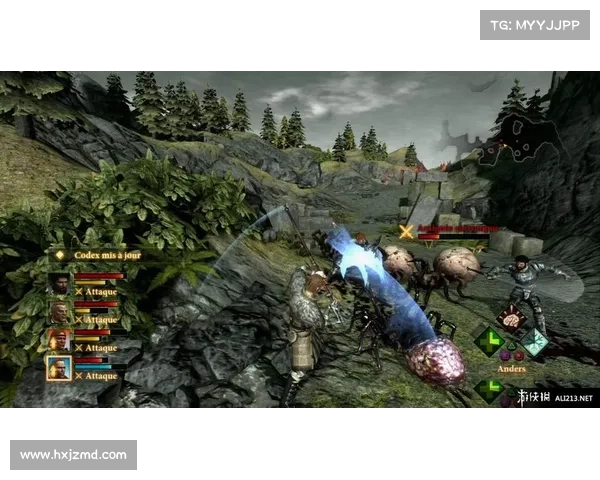Click the www.hxjzmd.com watermark link
Image resolution: width=600 pixels, height=480 pixels.
click(75, 455)
